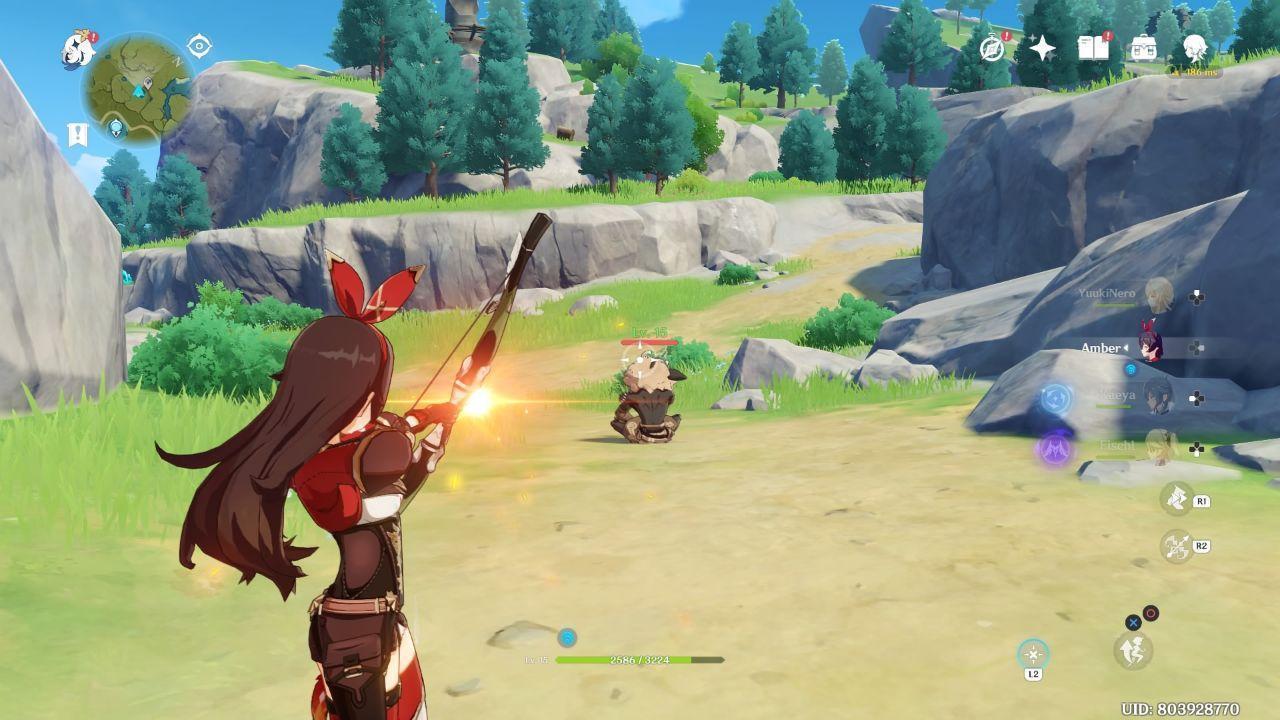Fire the aimed arrow attack icon
The width and height of the screenshot is (1280, 720).
[1177, 545]
